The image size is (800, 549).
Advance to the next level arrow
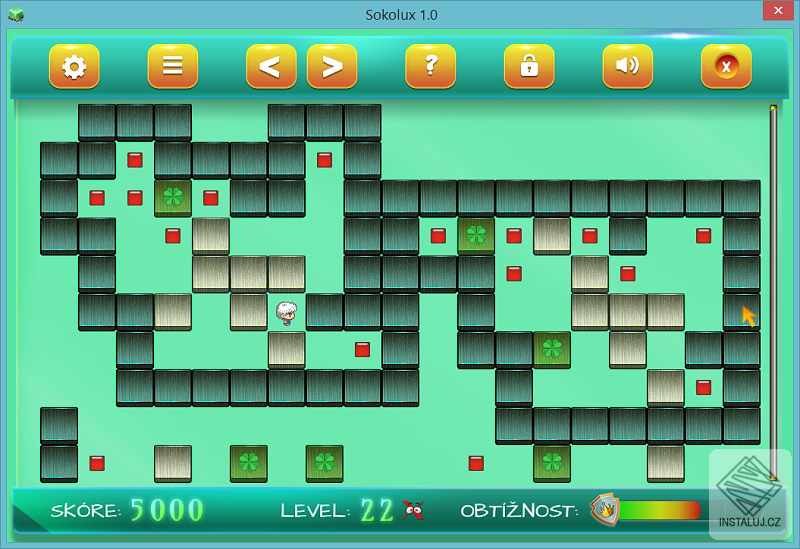click(332, 67)
